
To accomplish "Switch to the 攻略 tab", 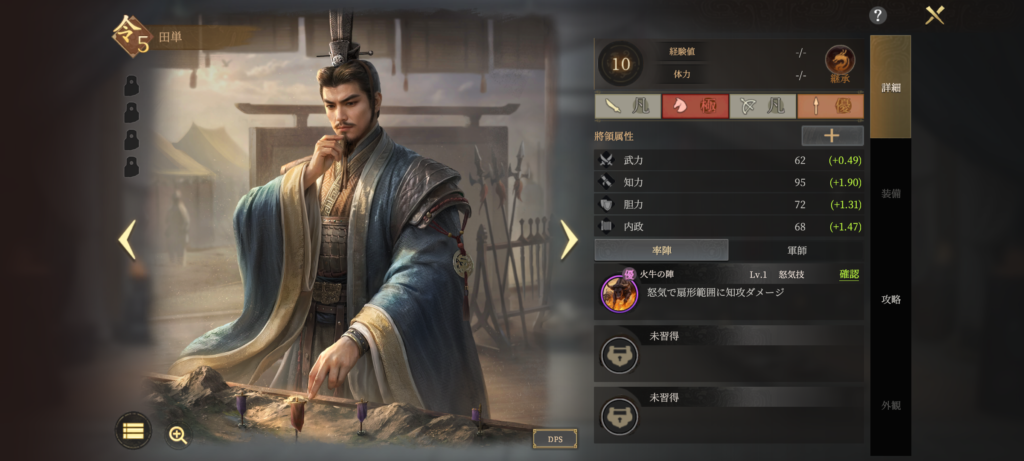I will [890, 299].
